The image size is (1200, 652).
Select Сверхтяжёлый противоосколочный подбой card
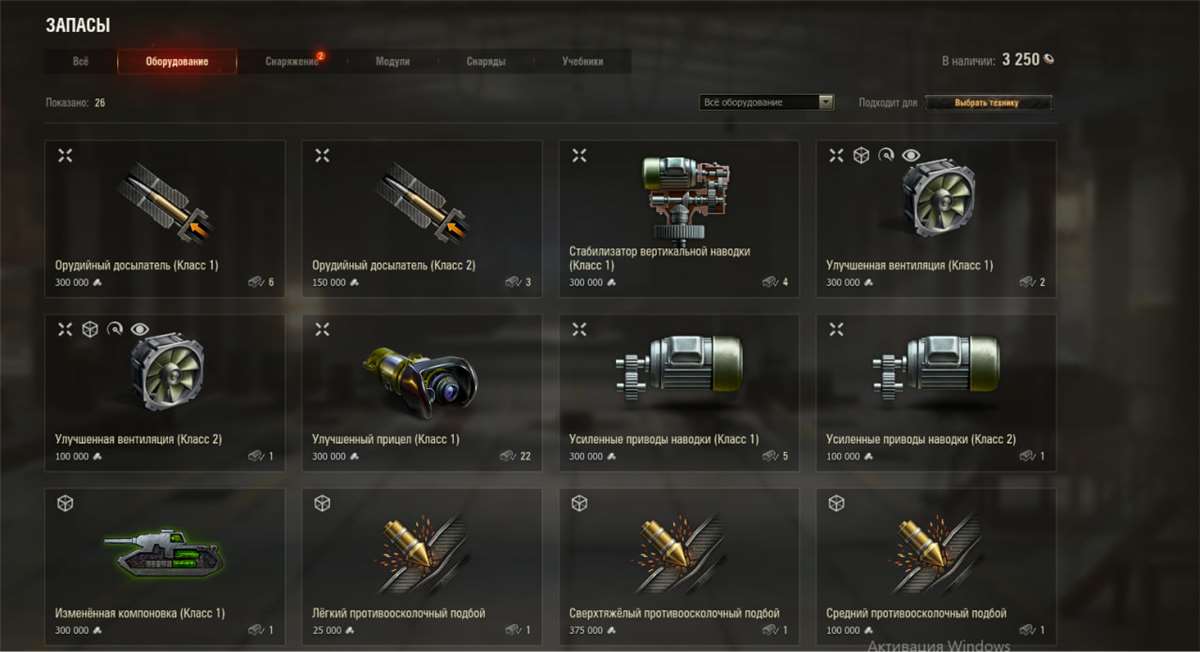click(x=679, y=566)
